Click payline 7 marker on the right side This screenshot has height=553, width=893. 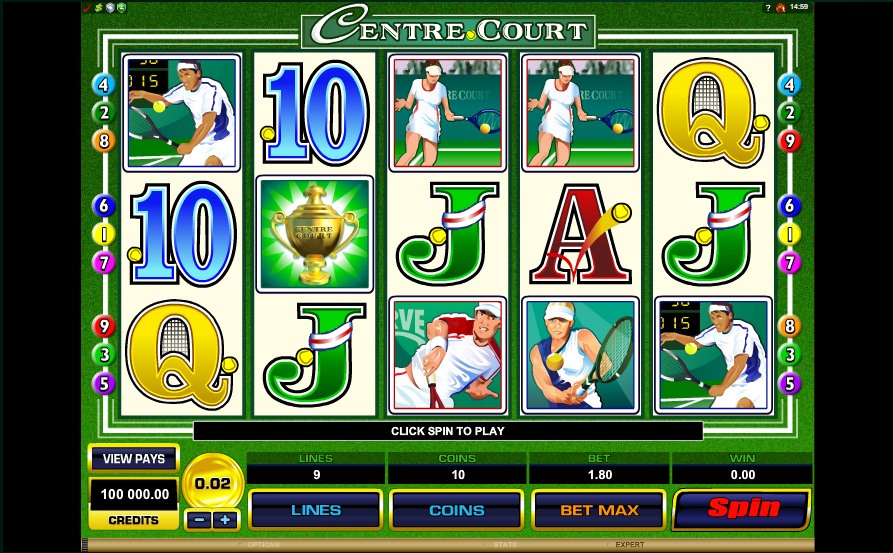point(790,262)
